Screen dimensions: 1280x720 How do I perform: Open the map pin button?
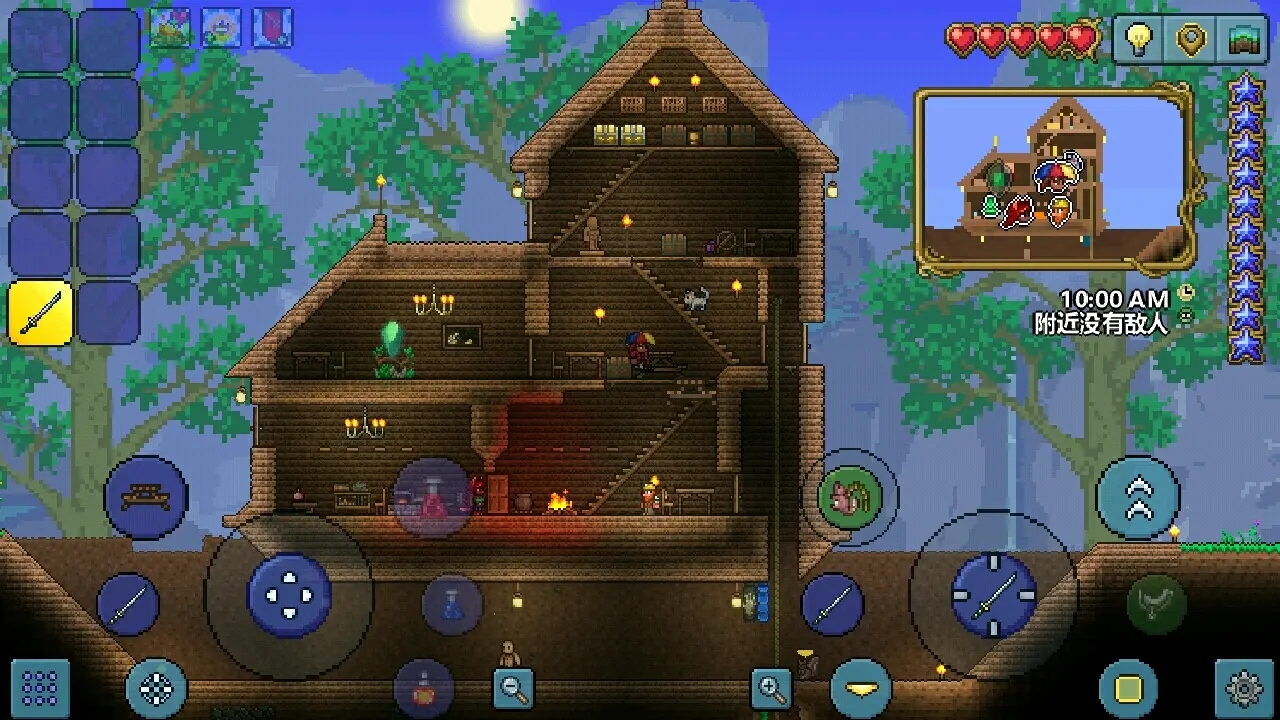pos(1190,39)
